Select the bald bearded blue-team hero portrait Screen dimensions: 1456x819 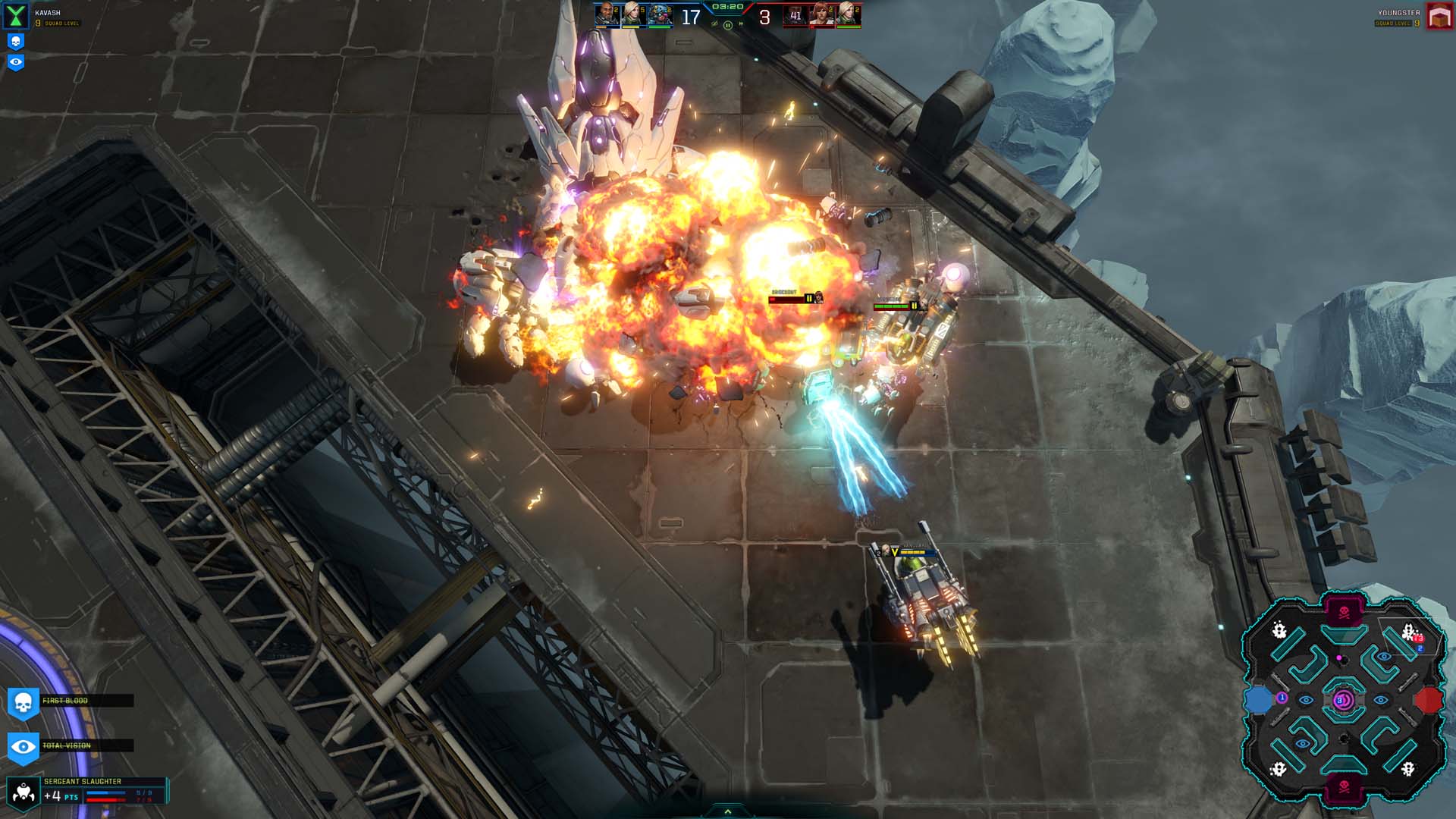[607, 14]
